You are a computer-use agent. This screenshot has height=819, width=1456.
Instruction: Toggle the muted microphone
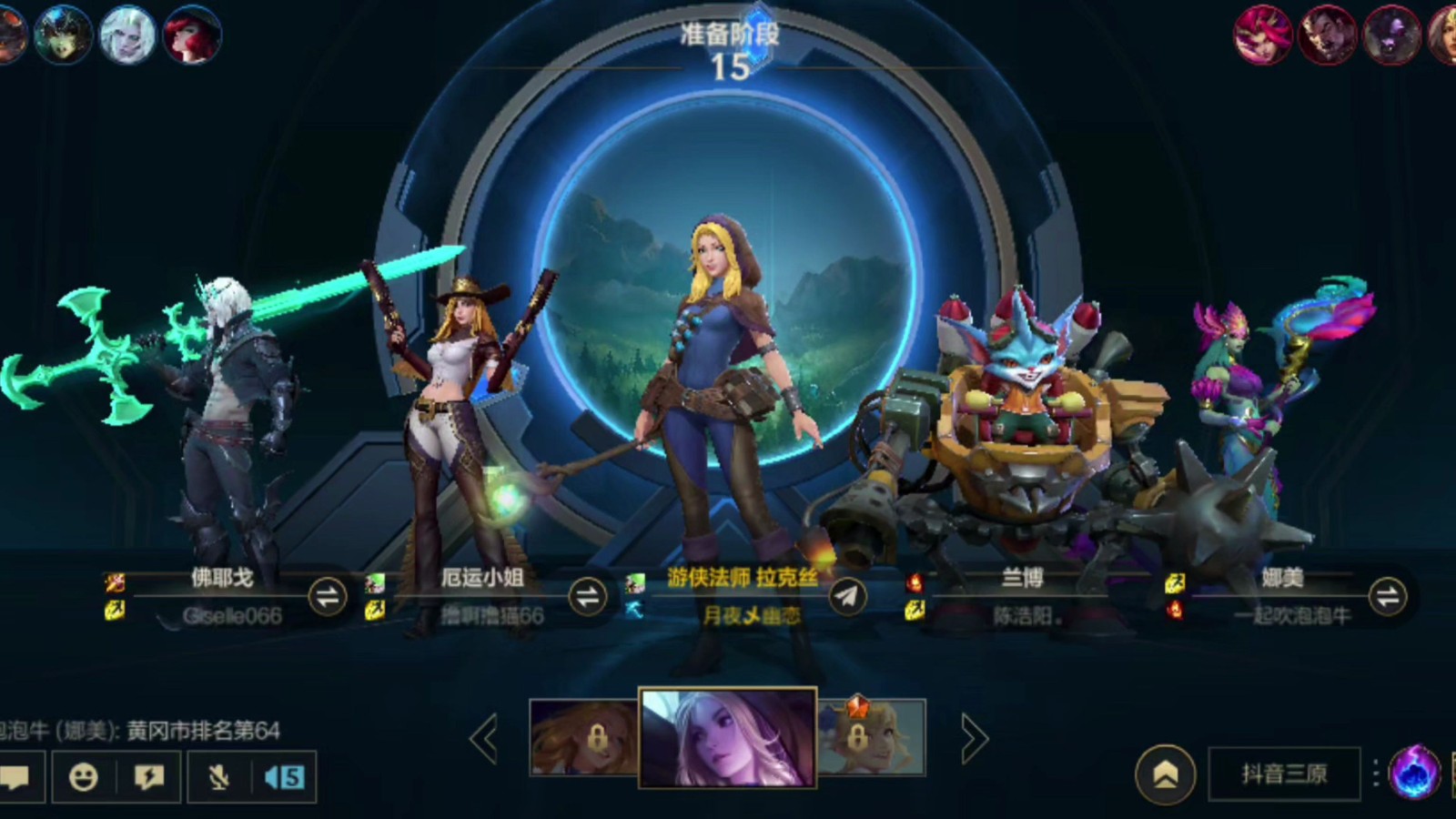pyautogui.click(x=218, y=777)
